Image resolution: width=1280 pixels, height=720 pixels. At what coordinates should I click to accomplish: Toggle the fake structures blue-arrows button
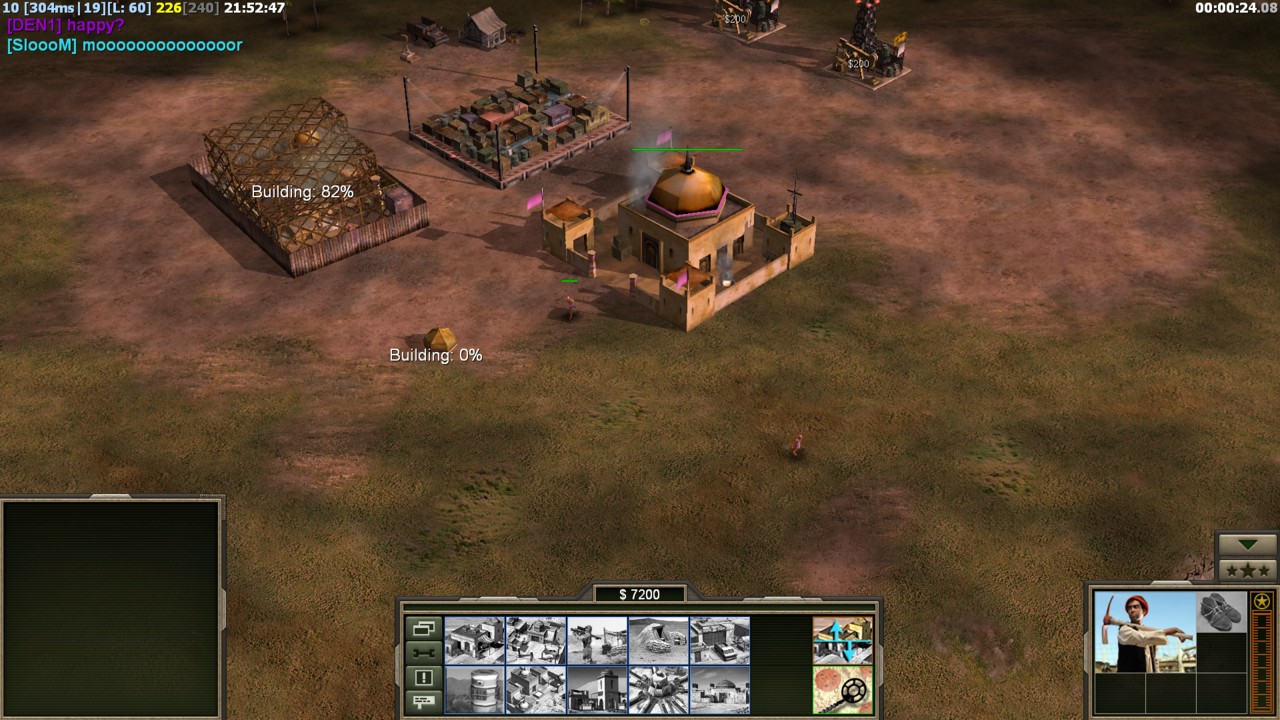[x=842, y=640]
